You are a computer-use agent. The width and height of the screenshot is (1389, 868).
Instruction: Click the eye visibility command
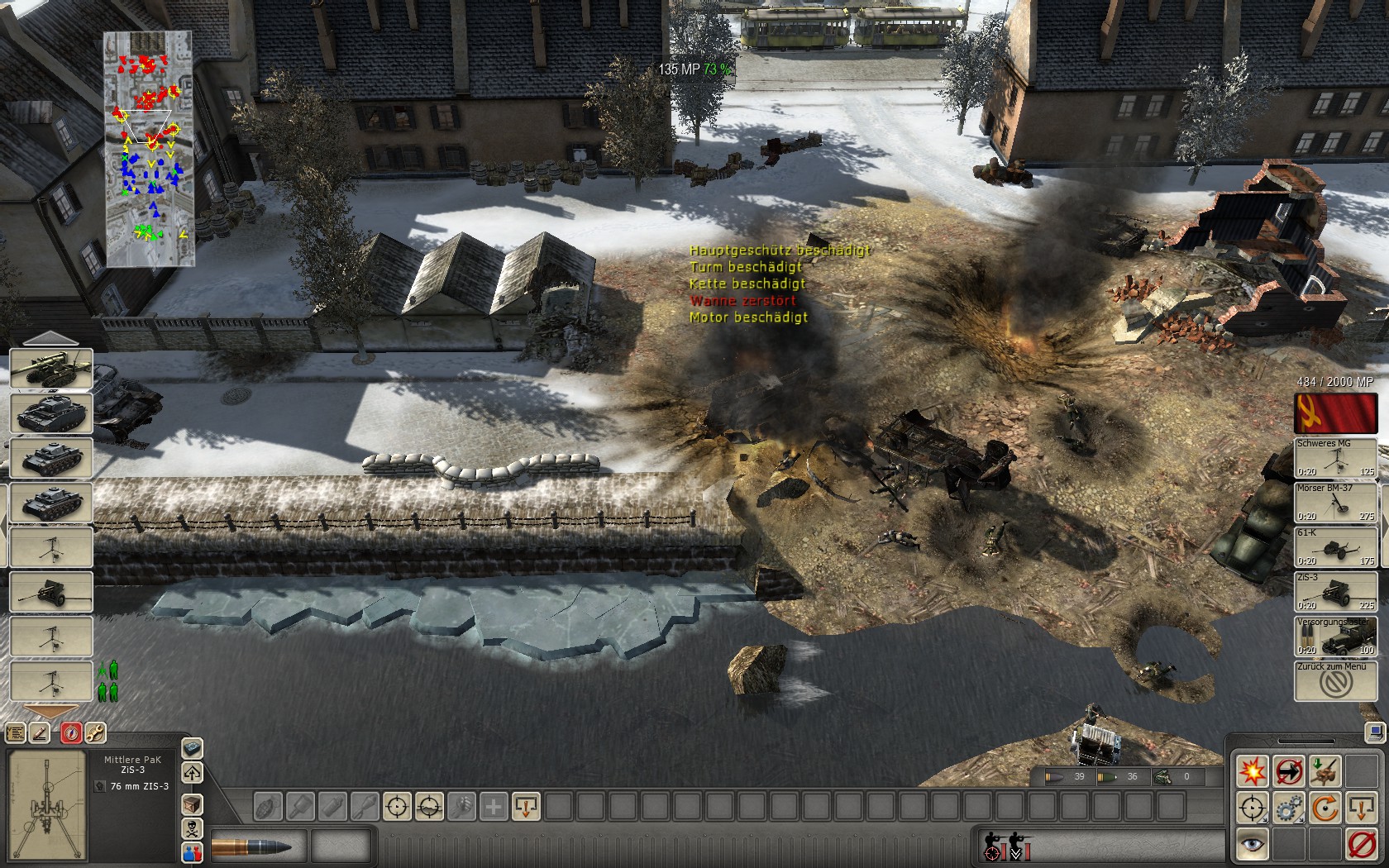(x=1252, y=845)
